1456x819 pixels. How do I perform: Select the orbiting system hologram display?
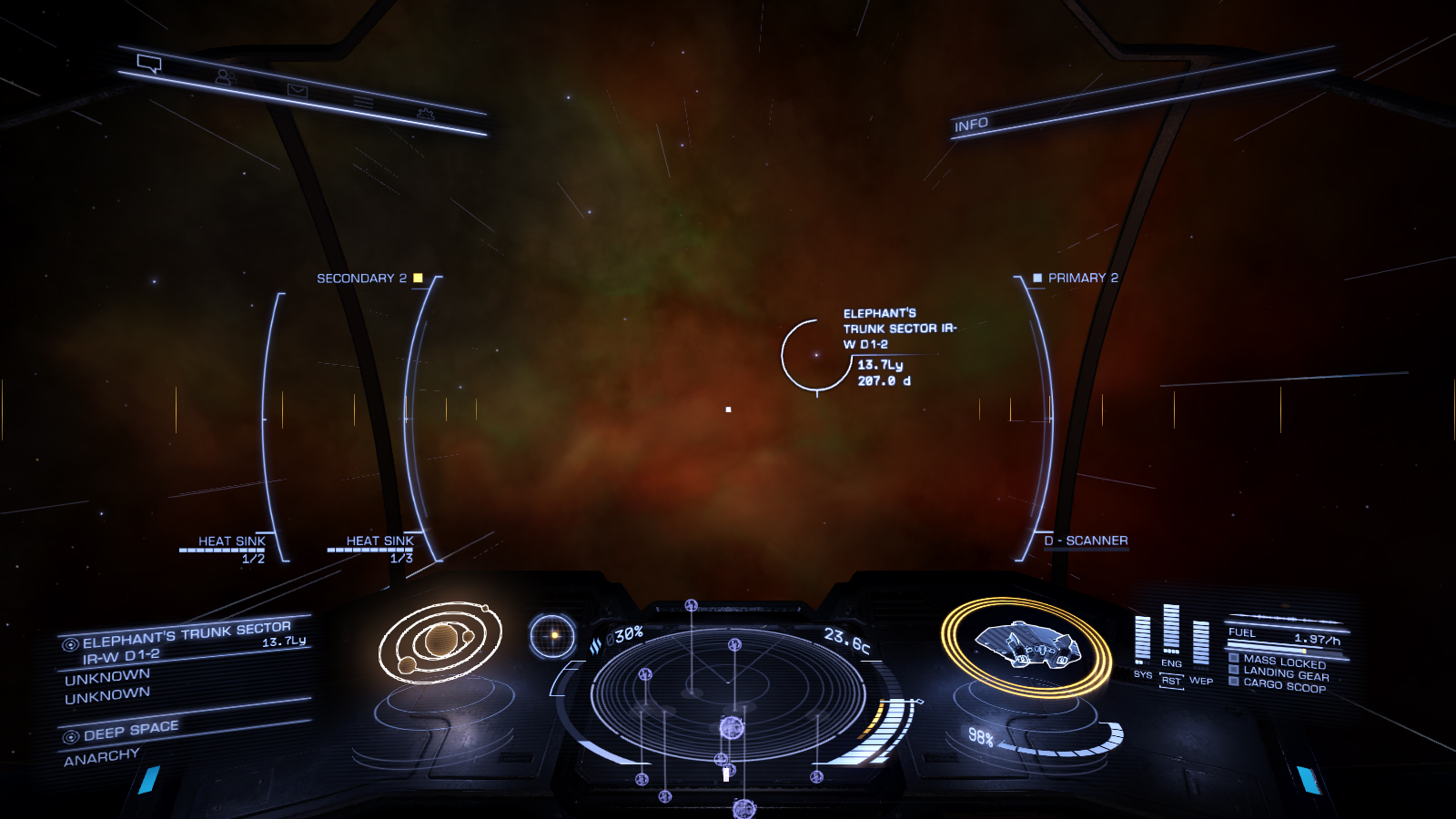pos(440,642)
